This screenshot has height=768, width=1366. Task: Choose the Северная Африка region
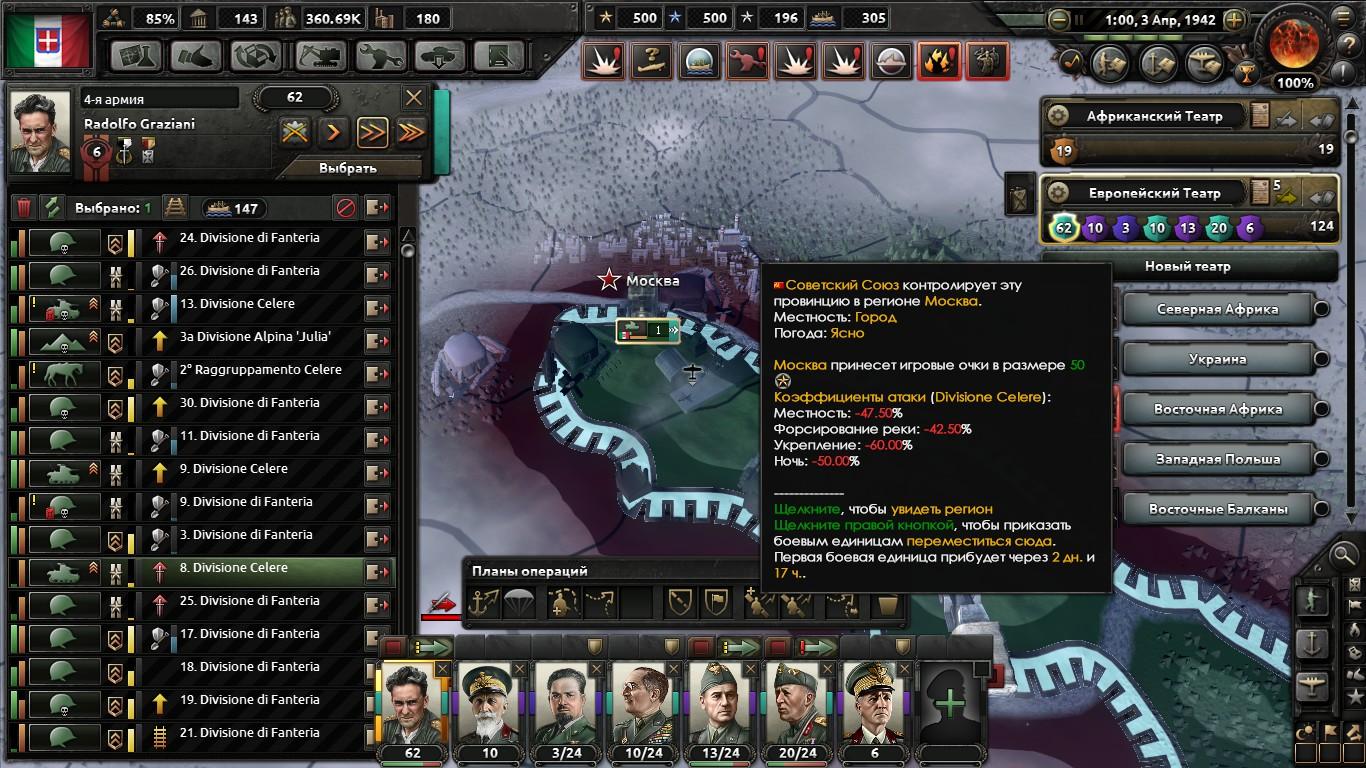pyautogui.click(x=1216, y=309)
